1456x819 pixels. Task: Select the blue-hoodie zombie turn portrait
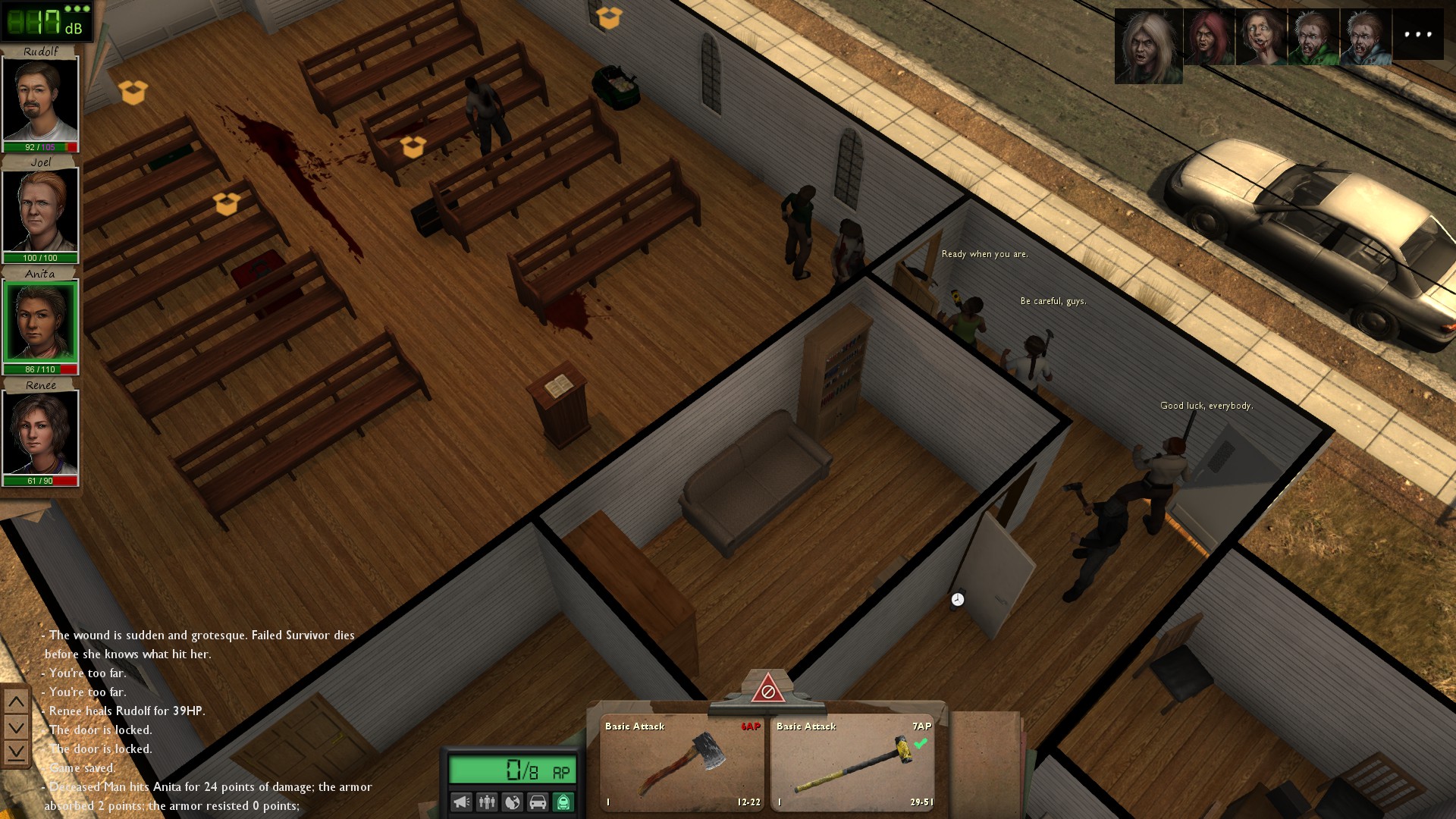(x=1366, y=36)
